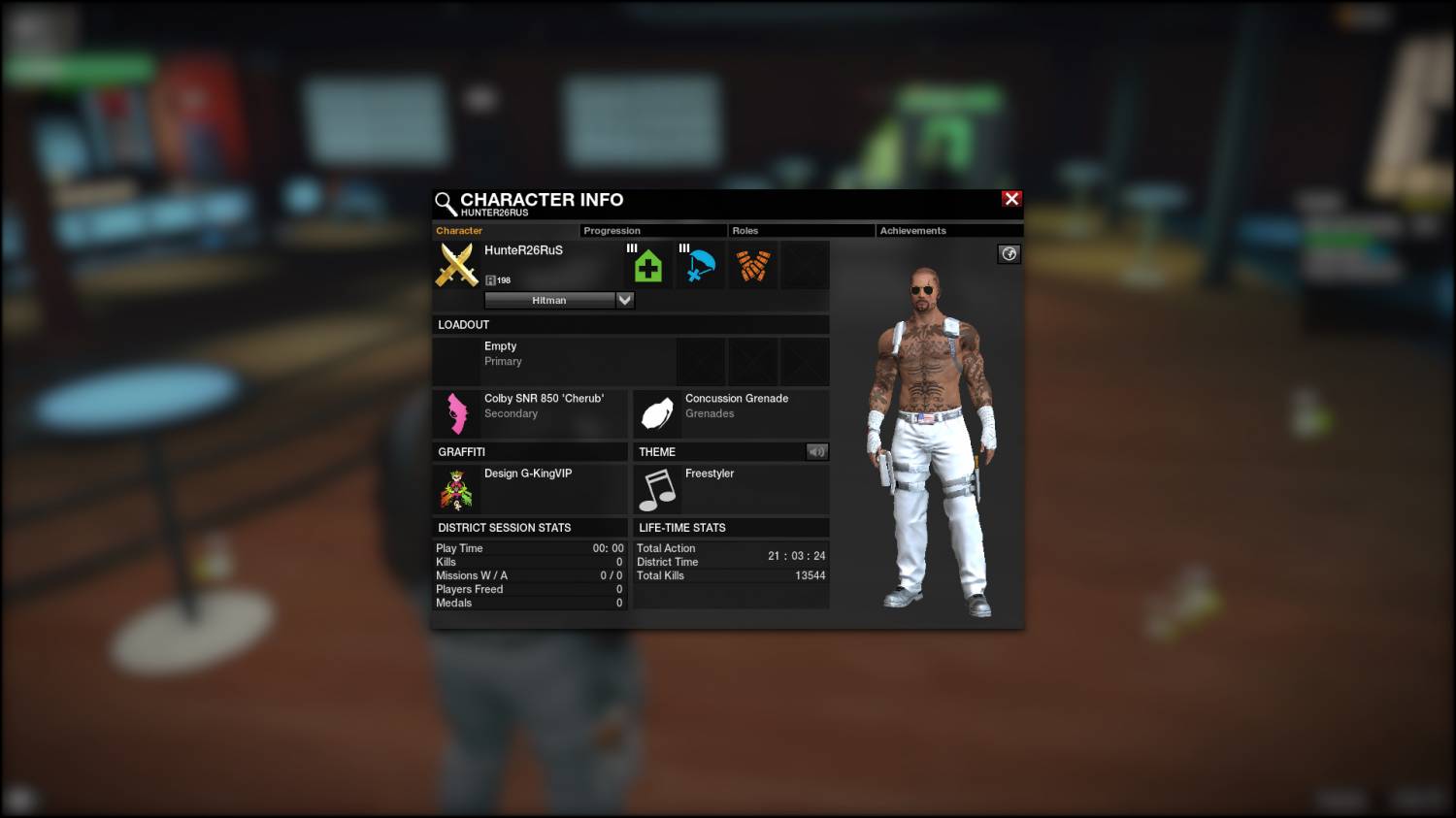Toggle the theme speaker button
Image resolution: width=1456 pixels, height=818 pixels.
(x=817, y=451)
